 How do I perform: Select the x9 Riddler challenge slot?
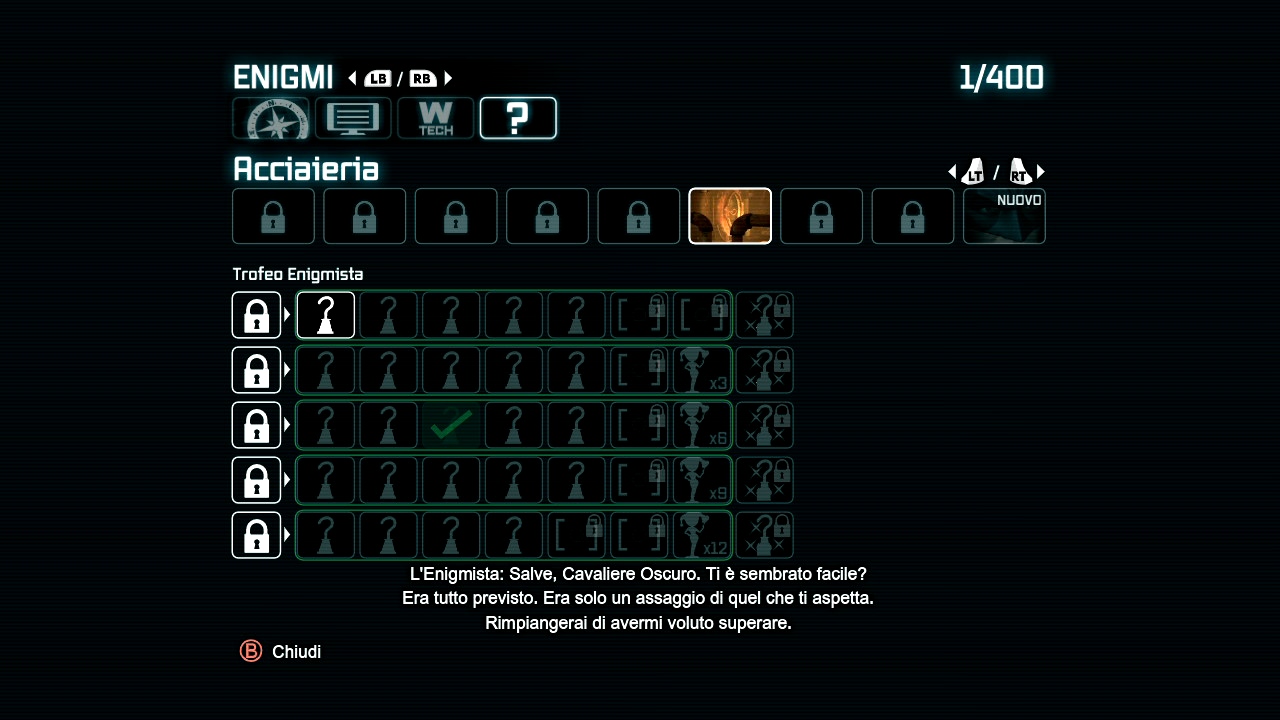(703, 480)
